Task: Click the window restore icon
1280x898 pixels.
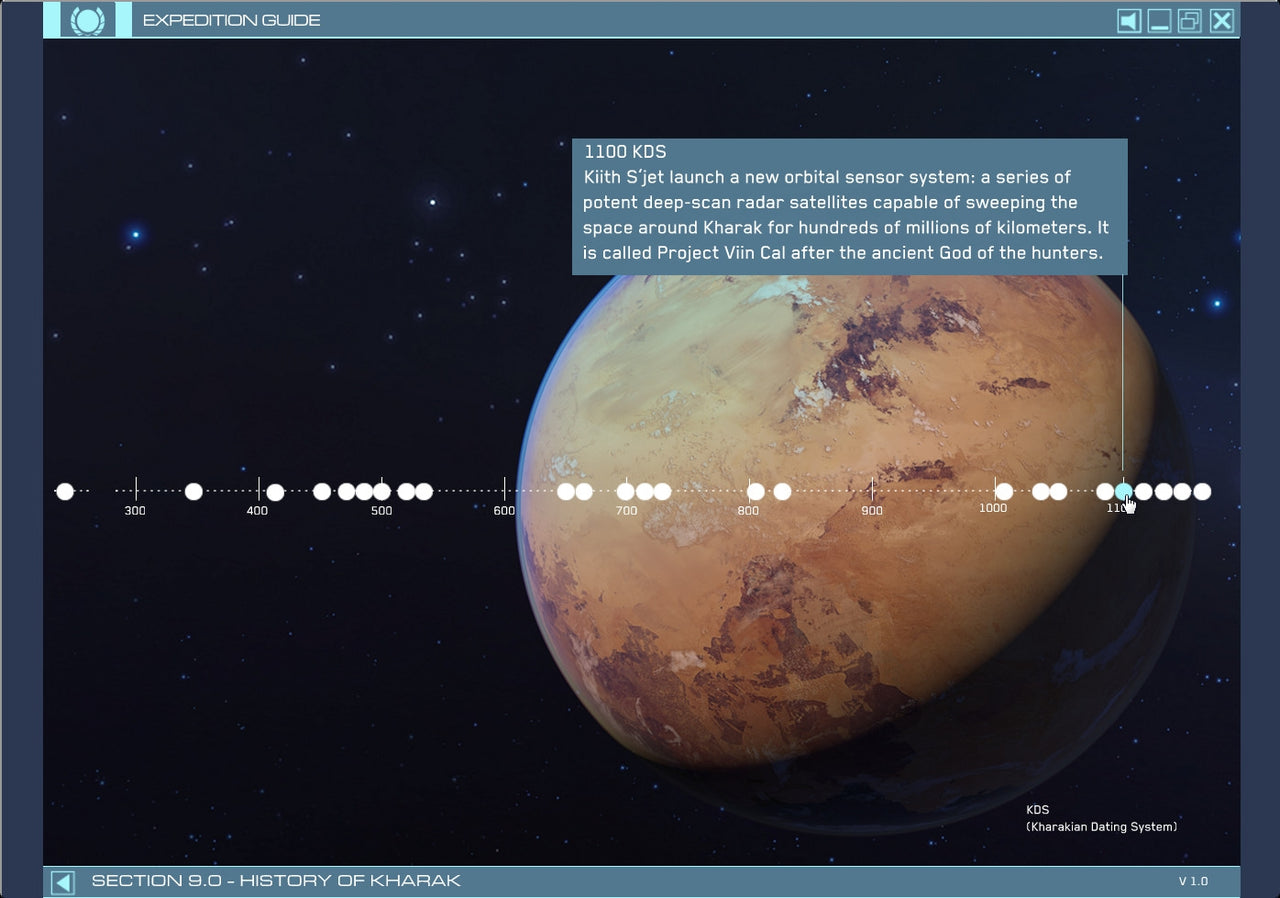Action: (x=1189, y=20)
